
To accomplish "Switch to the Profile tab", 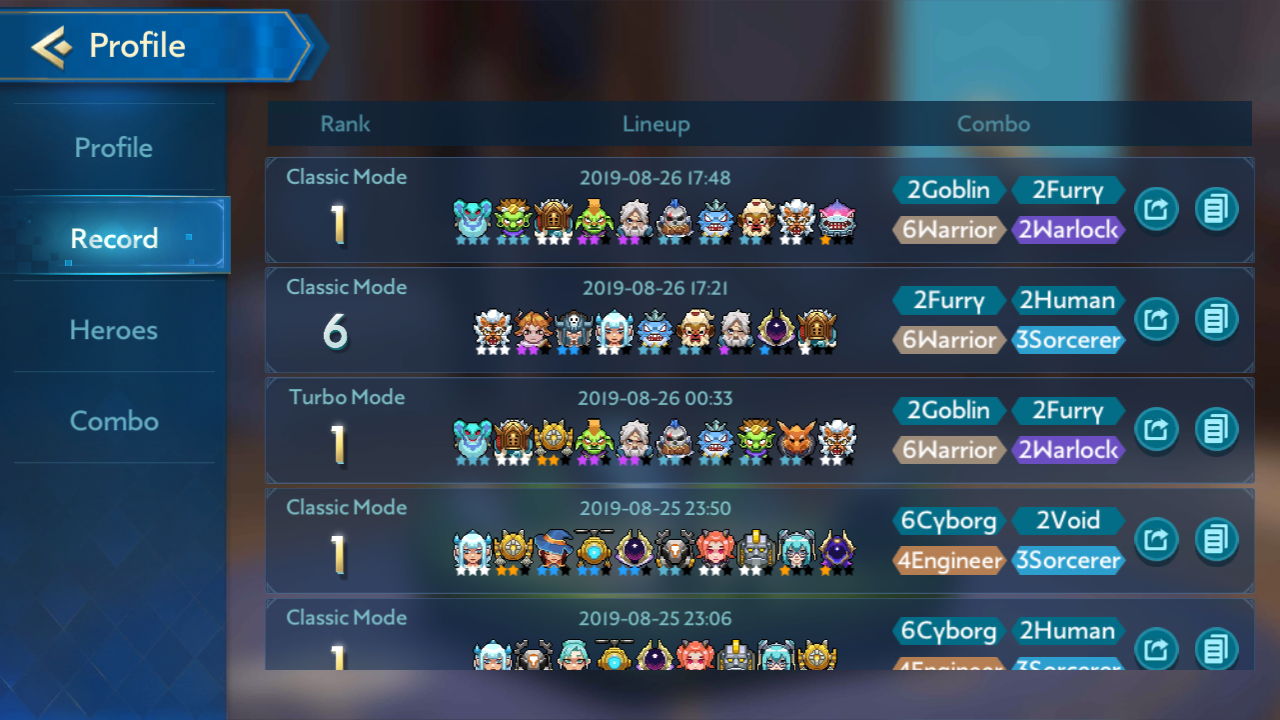I will pos(114,146).
